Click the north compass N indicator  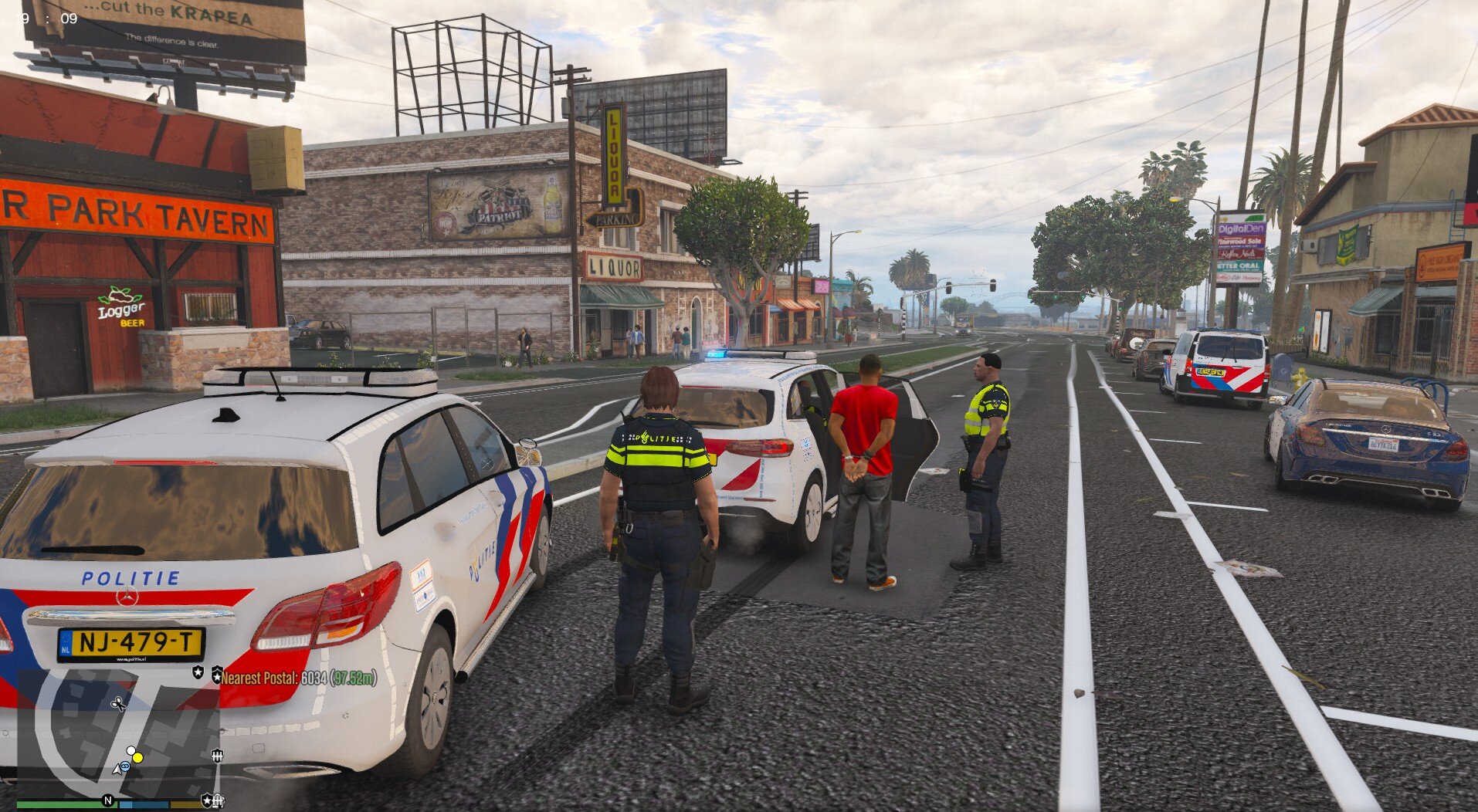coord(108,800)
